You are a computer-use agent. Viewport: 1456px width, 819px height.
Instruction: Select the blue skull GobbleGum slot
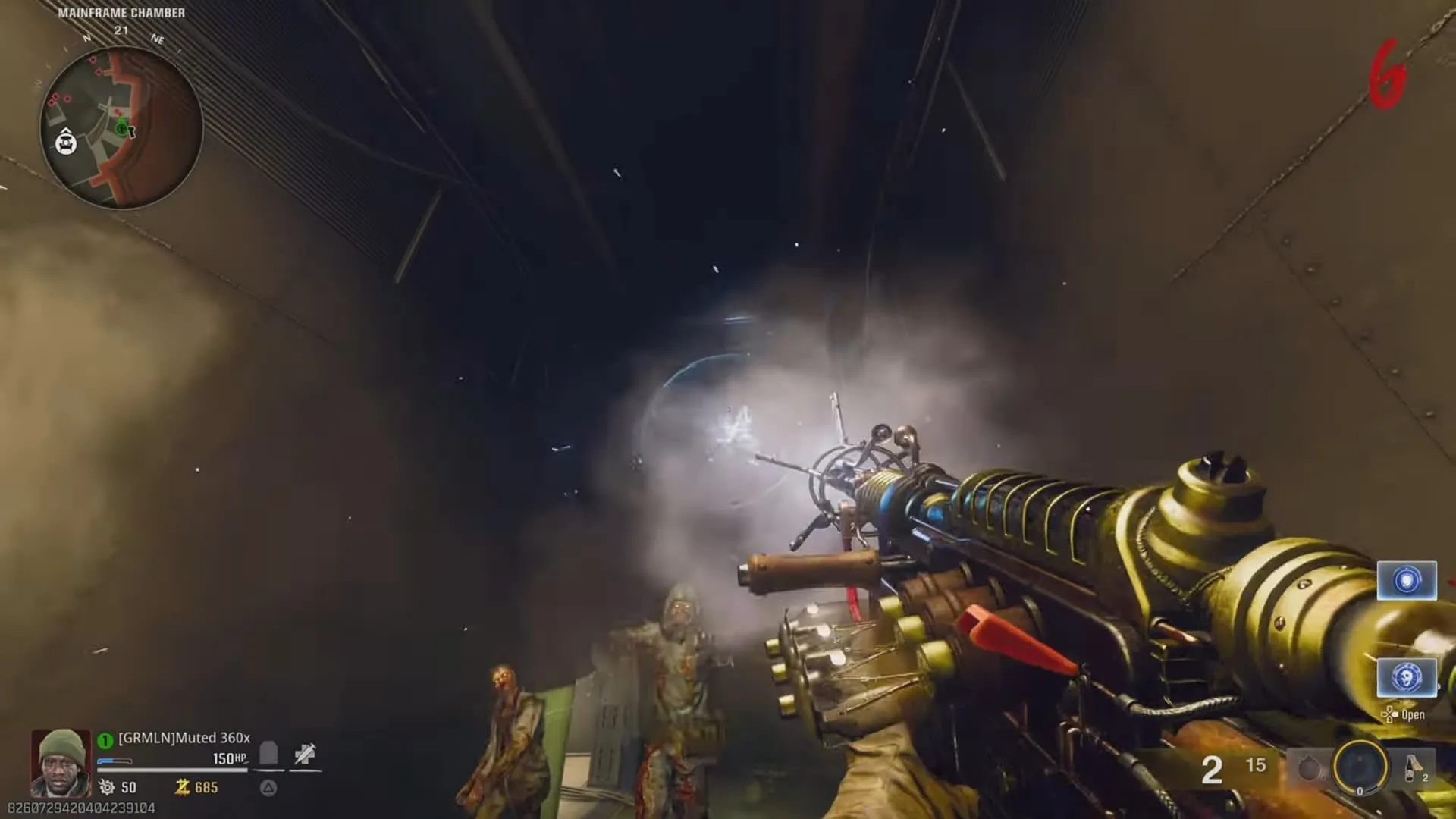(x=1407, y=676)
